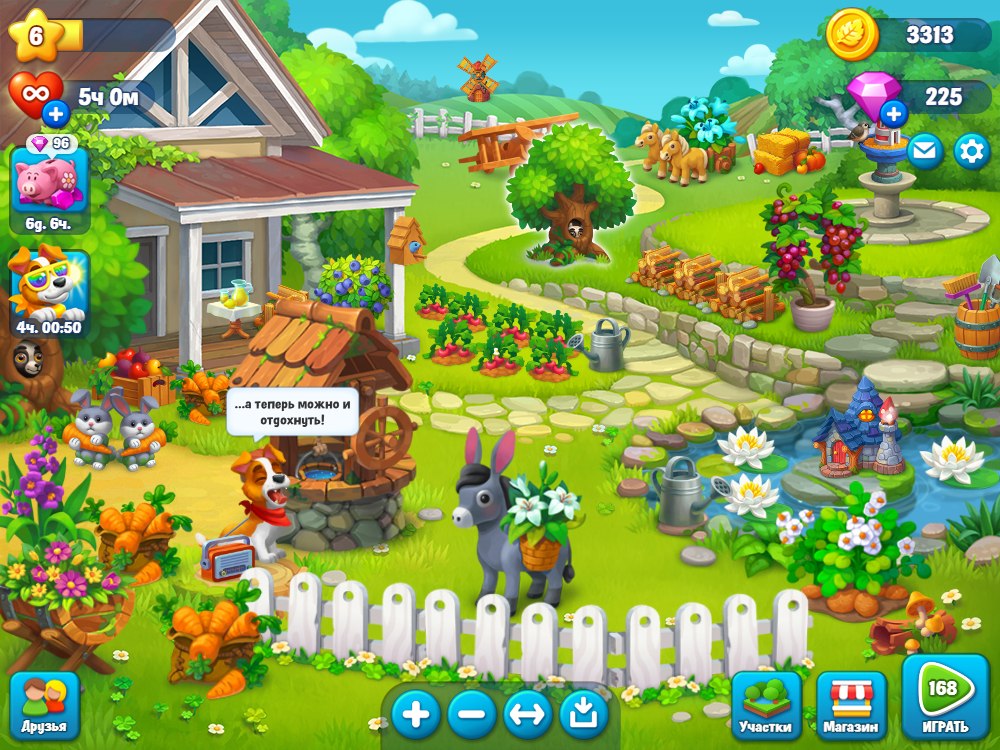Tap the level 6 star badge

tap(36, 36)
